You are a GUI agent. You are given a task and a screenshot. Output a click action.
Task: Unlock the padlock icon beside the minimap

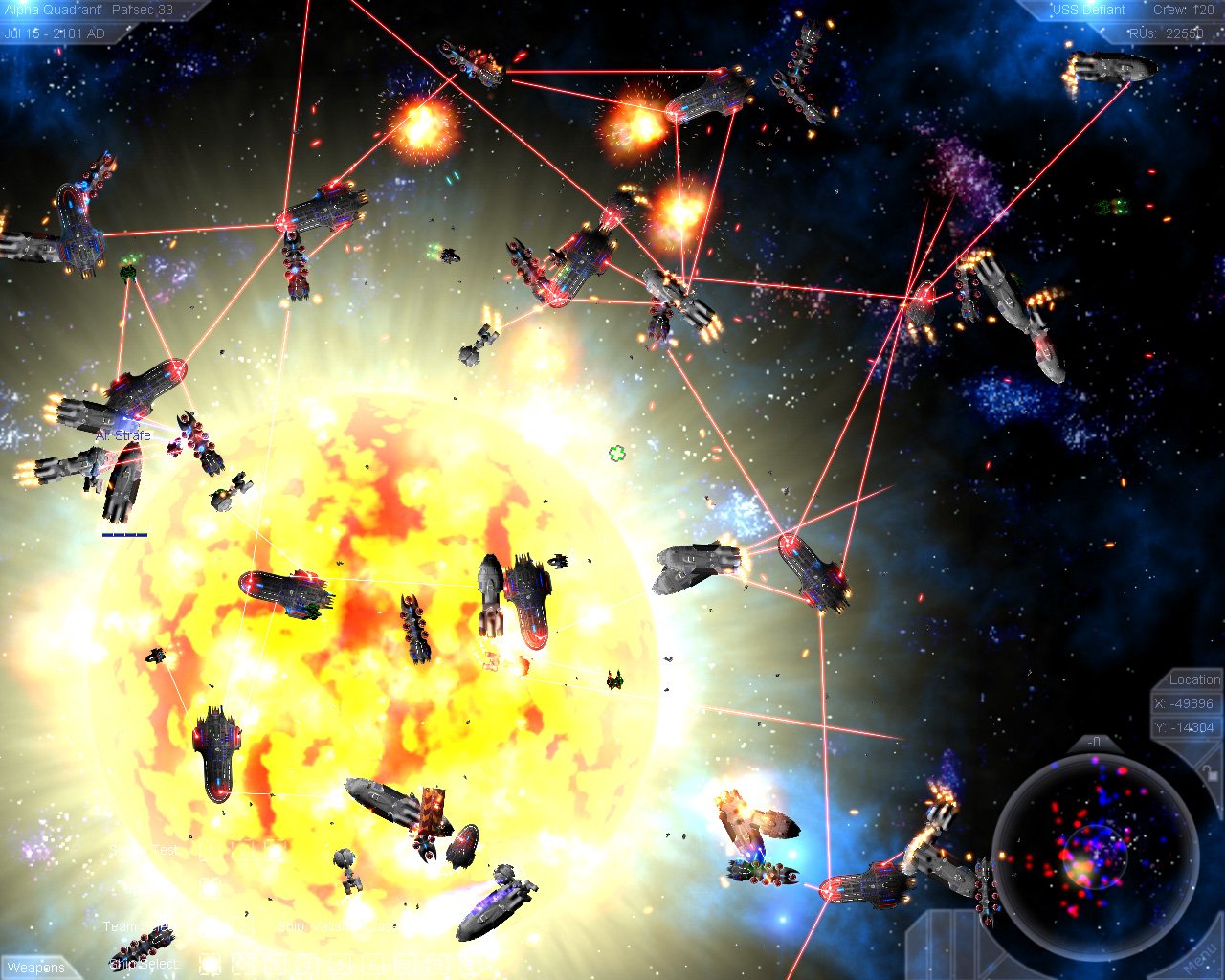click(x=1209, y=773)
